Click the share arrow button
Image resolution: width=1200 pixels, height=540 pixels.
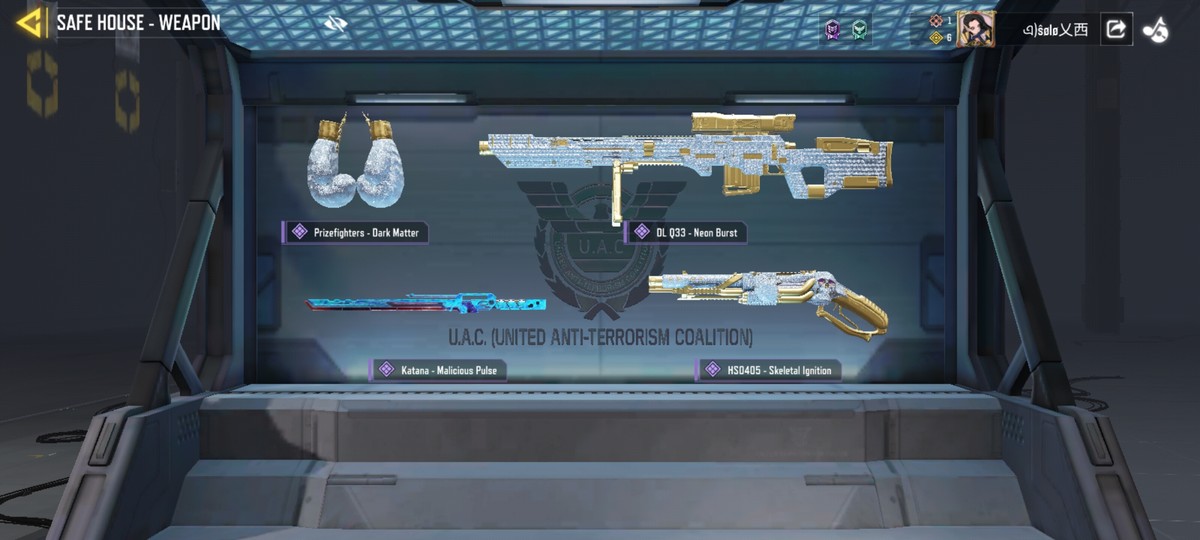(1115, 29)
